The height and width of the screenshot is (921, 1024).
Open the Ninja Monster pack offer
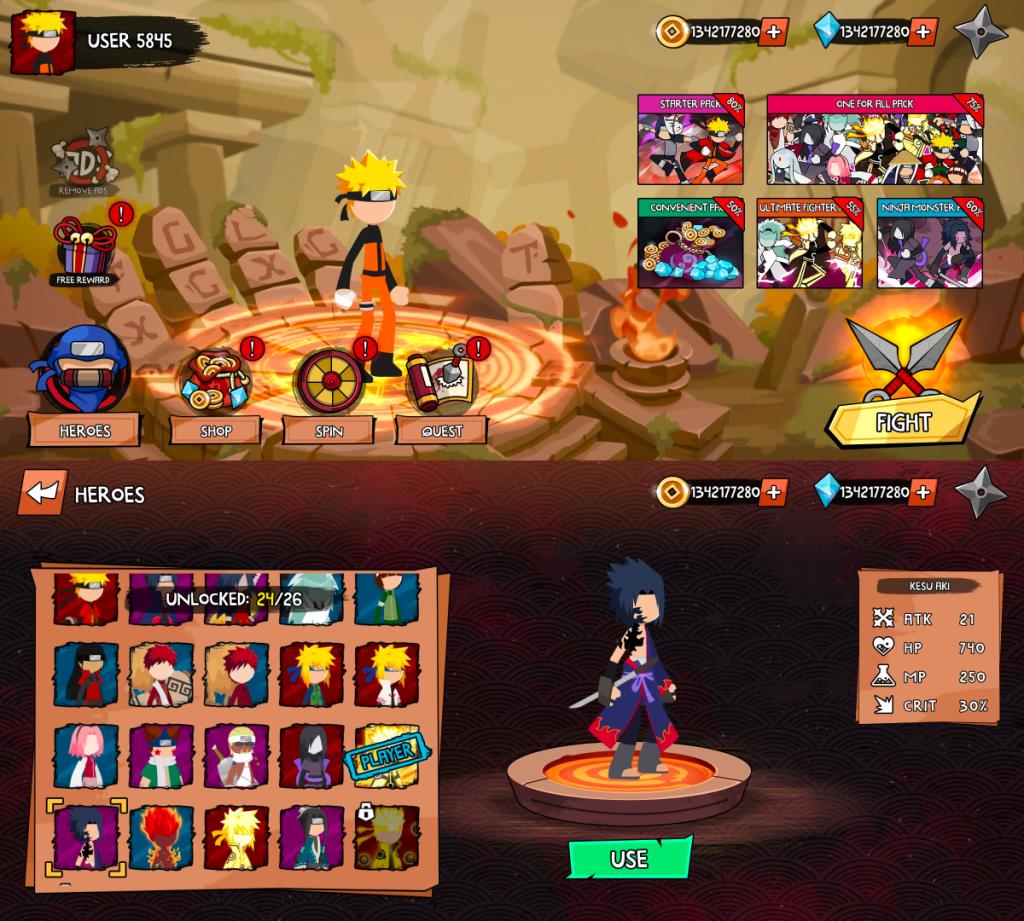(x=929, y=243)
